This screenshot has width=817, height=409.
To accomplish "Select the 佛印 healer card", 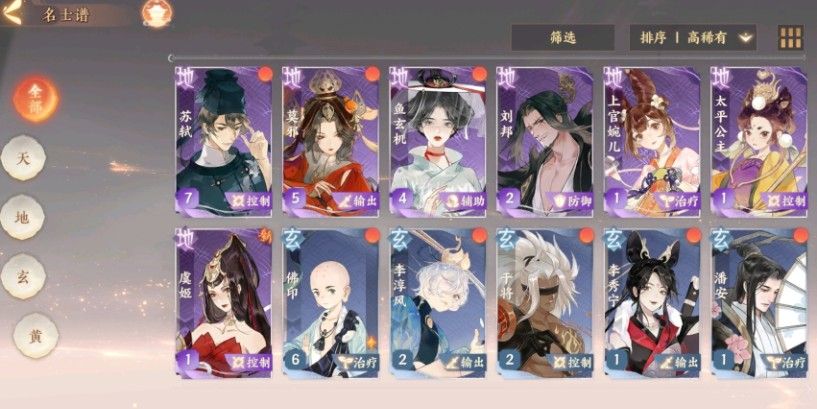I will click(331, 300).
